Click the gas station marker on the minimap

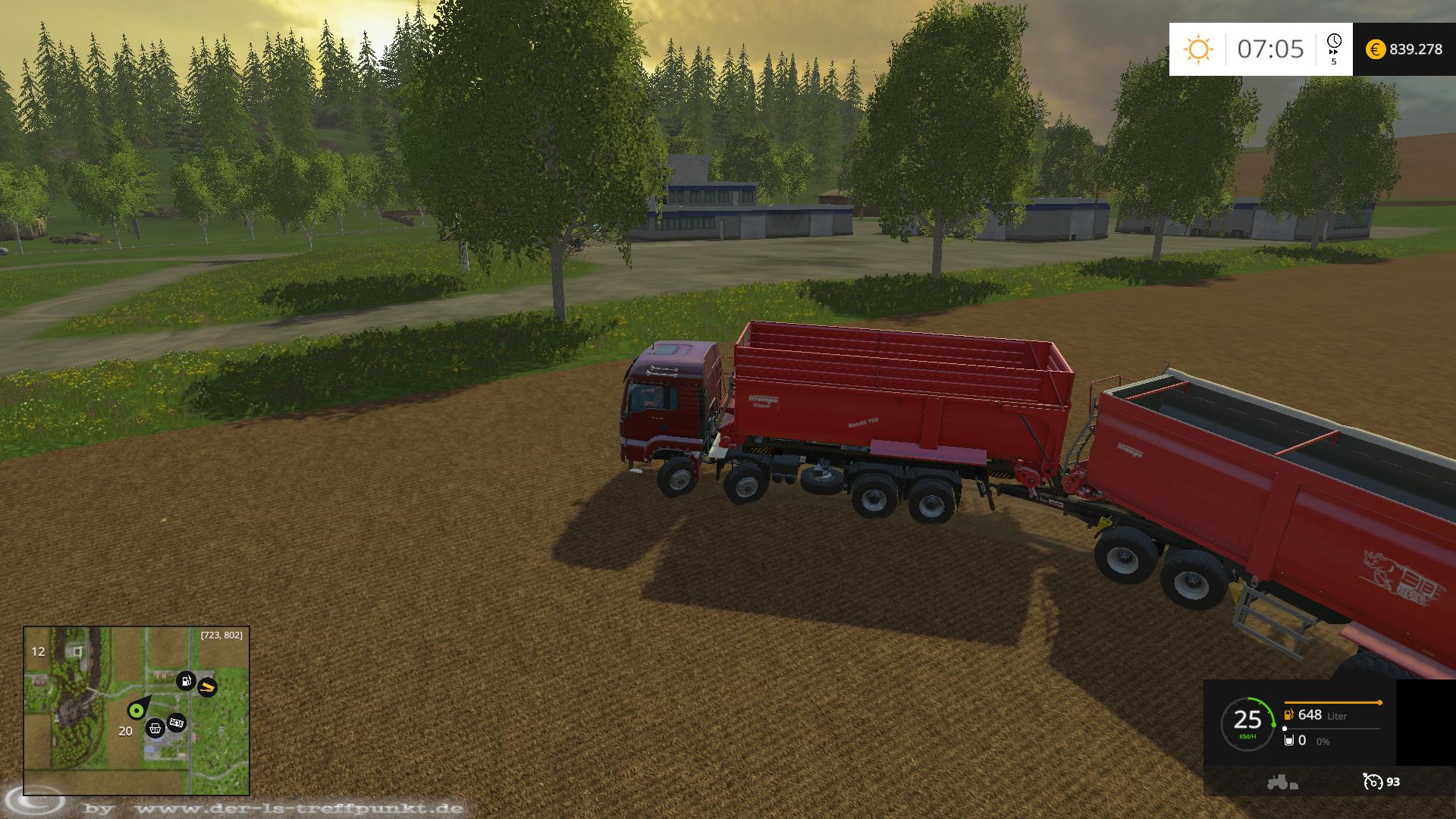[x=186, y=680]
